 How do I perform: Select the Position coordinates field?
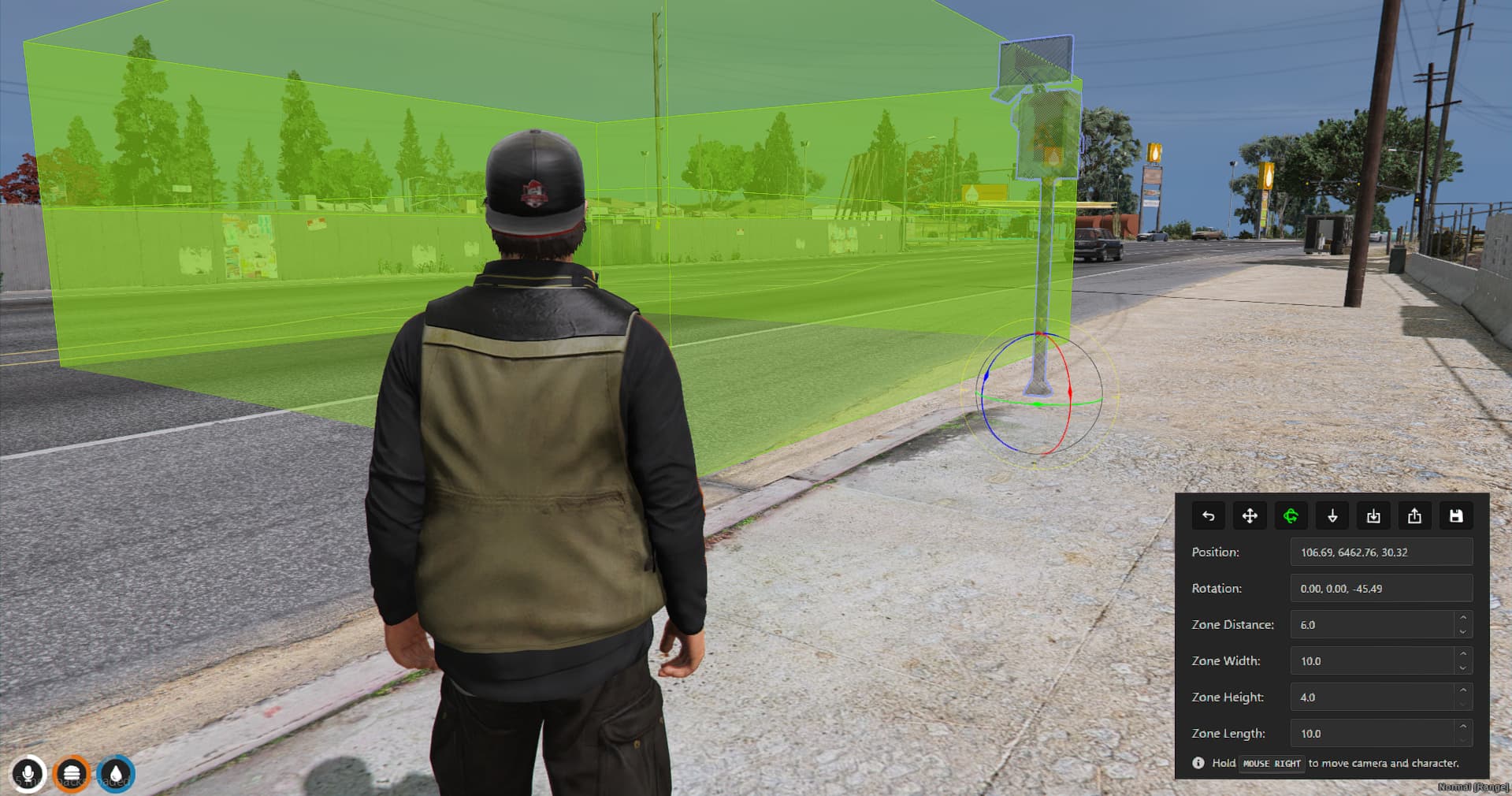coord(1380,552)
